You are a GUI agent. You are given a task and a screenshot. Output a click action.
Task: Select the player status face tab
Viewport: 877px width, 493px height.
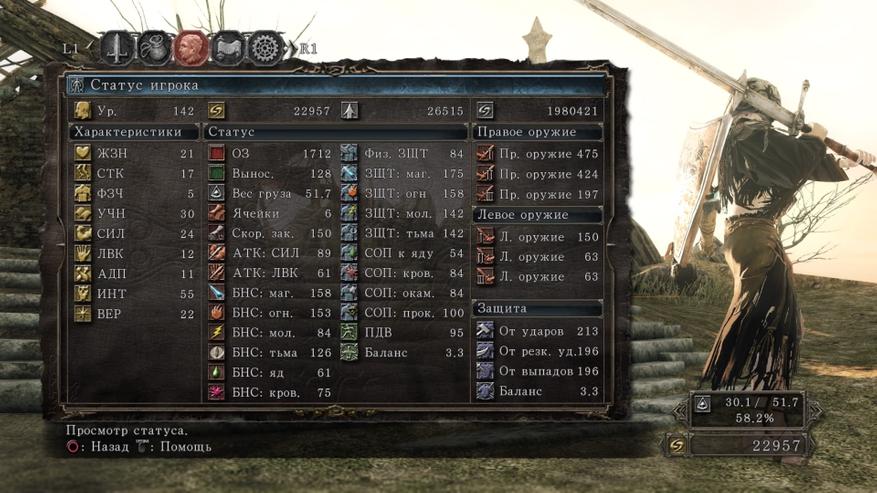click(191, 47)
